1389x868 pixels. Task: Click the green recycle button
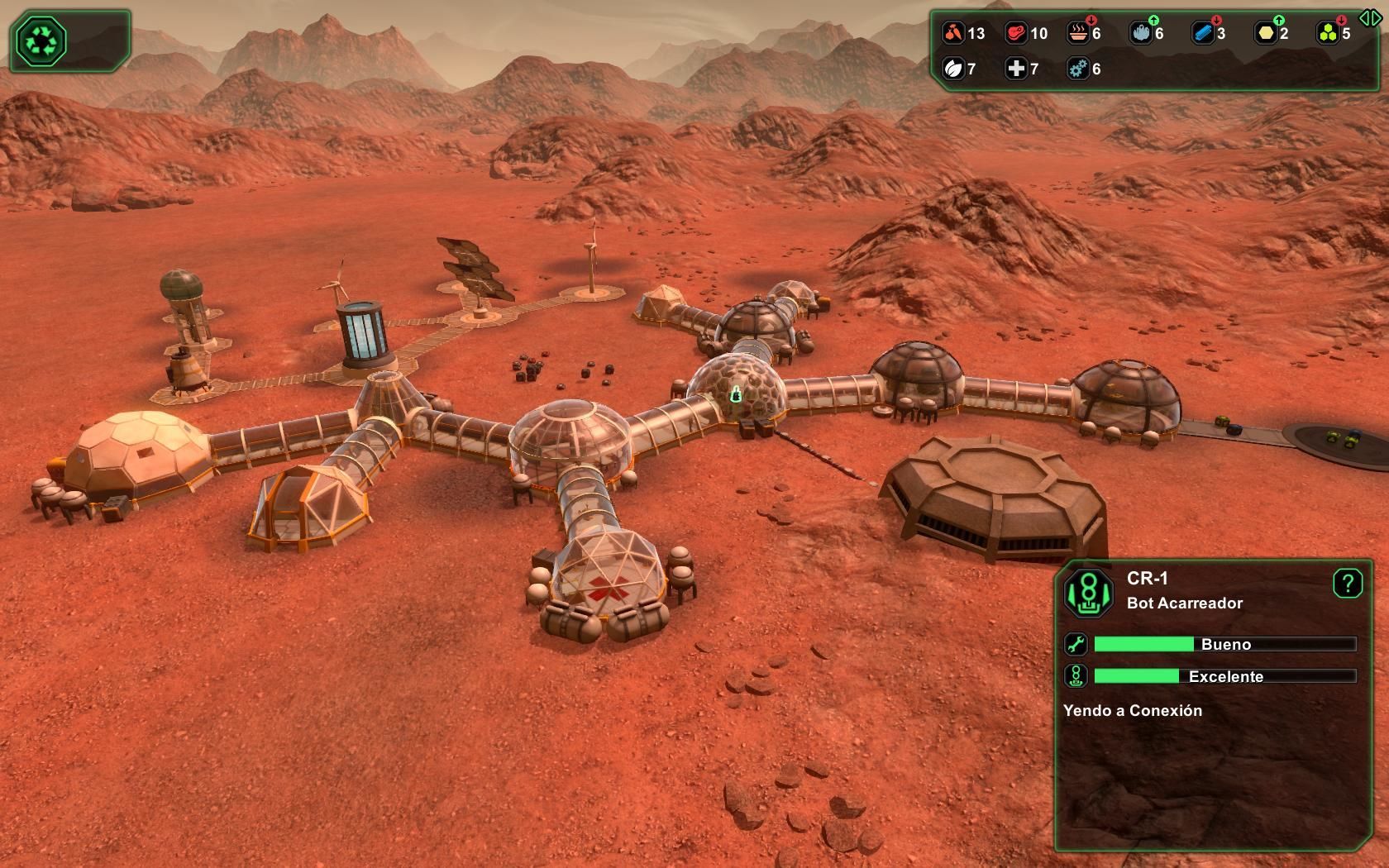click(x=41, y=41)
